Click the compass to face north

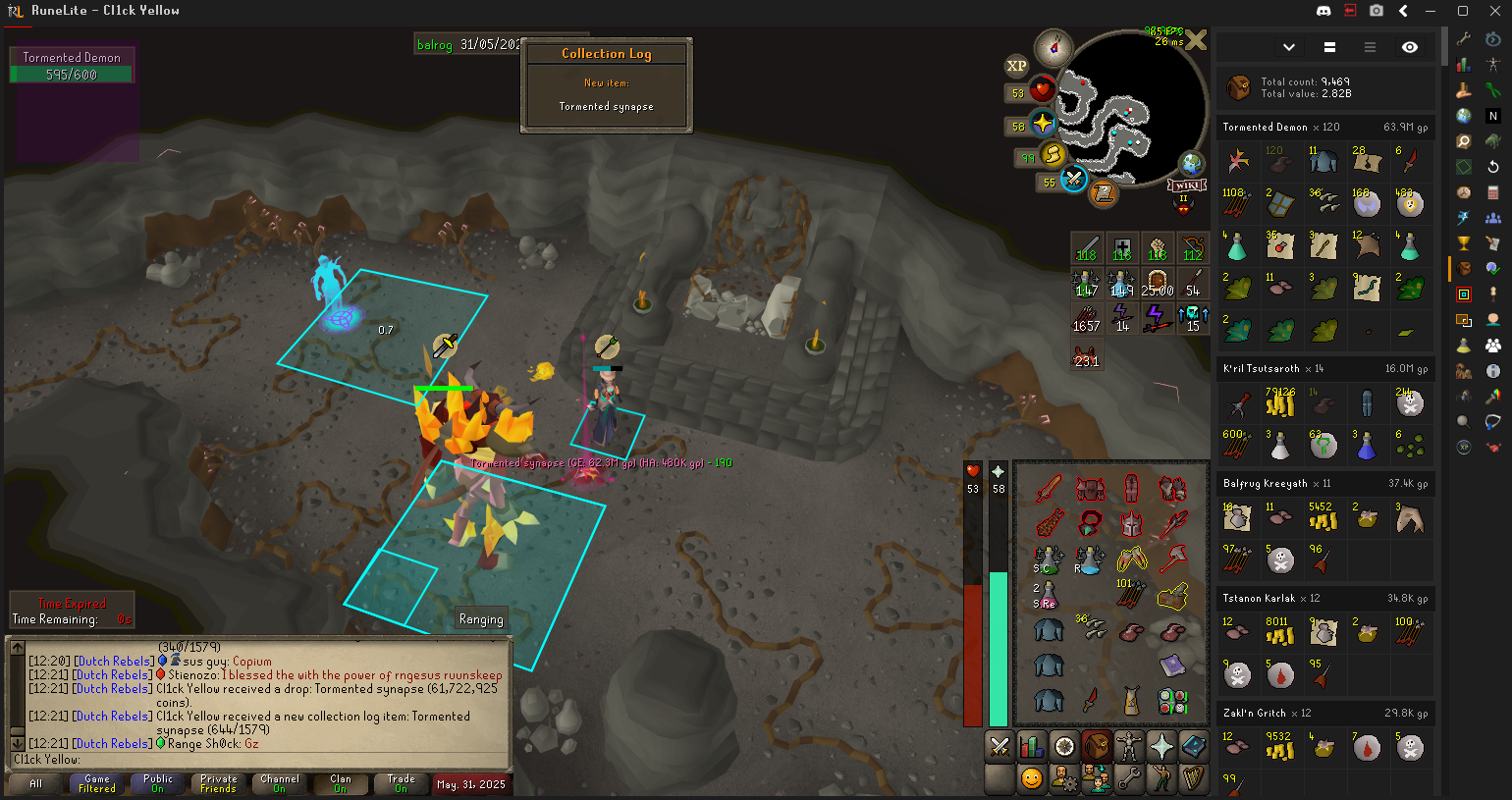click(1053, 45)
